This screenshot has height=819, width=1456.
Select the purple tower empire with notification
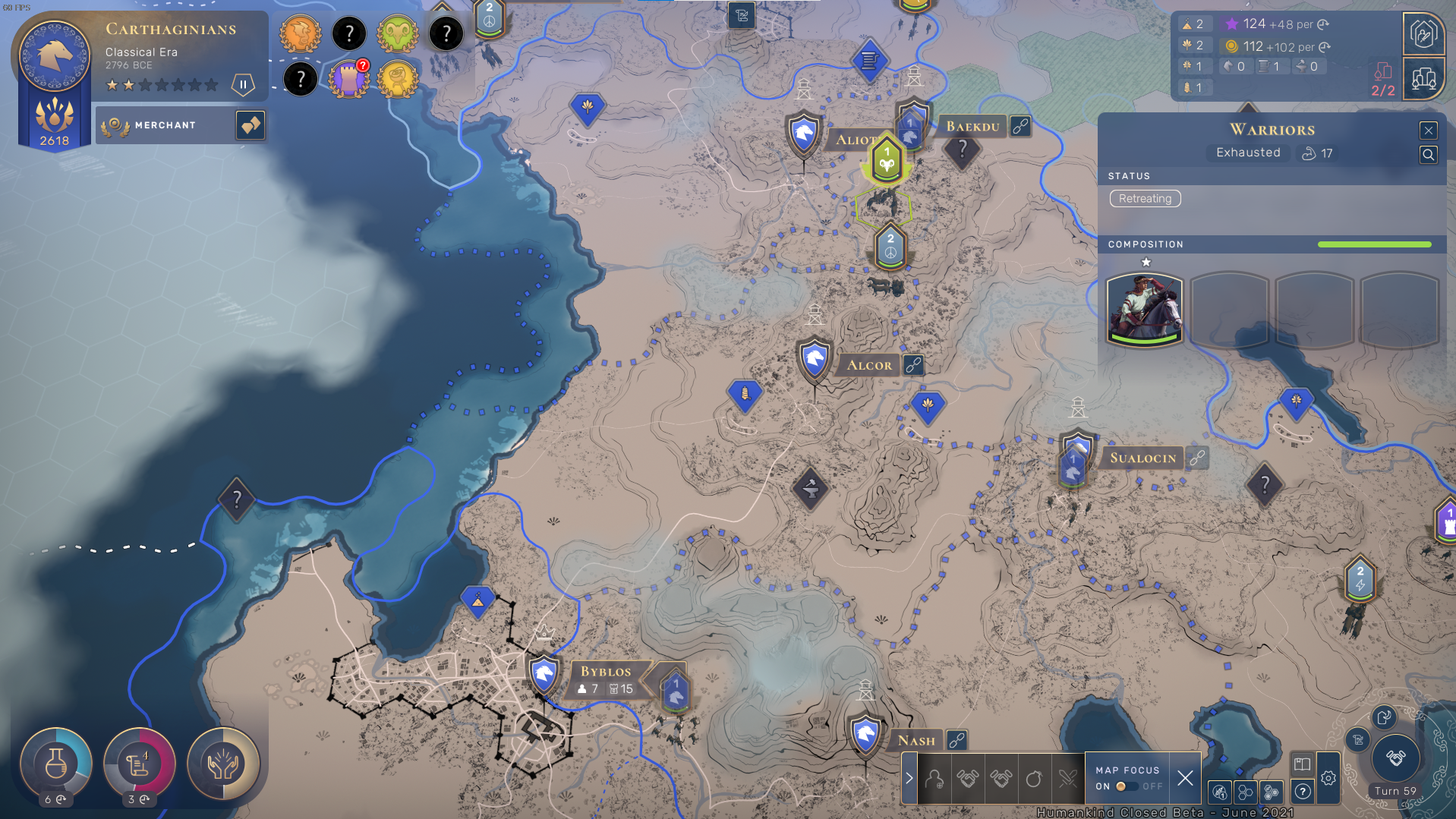[348, 78]
